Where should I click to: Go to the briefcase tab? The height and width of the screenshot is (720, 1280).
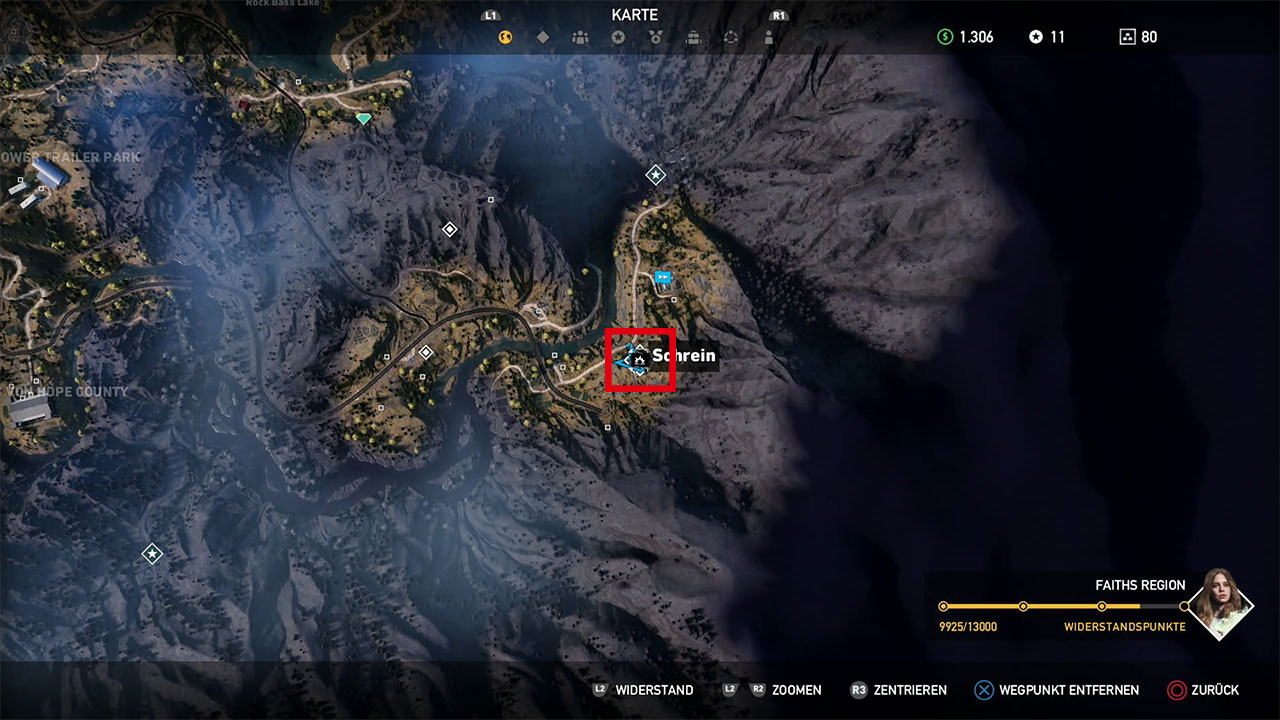(x=693, y=38)
